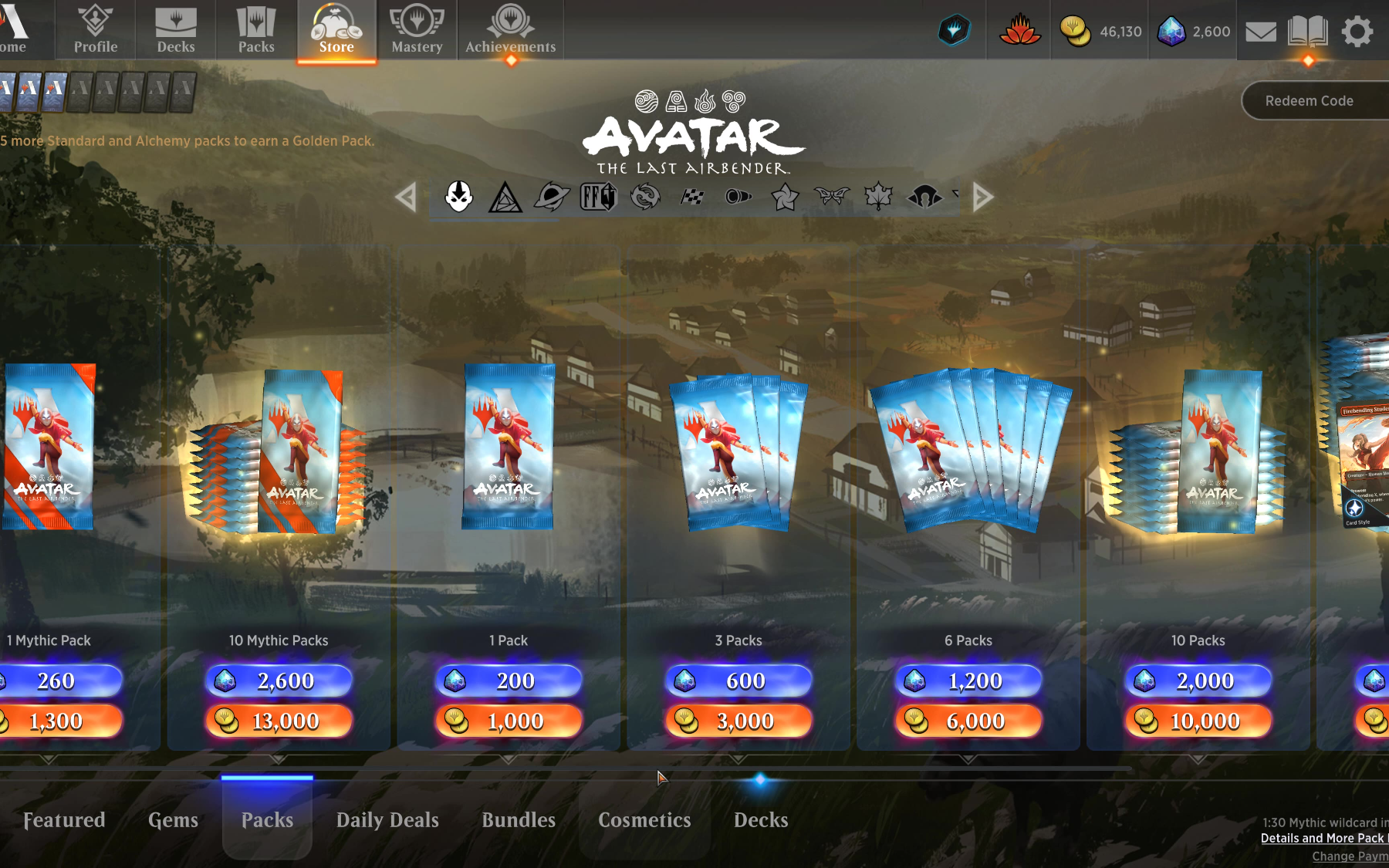Show the next set icons with right arrow

982,198
